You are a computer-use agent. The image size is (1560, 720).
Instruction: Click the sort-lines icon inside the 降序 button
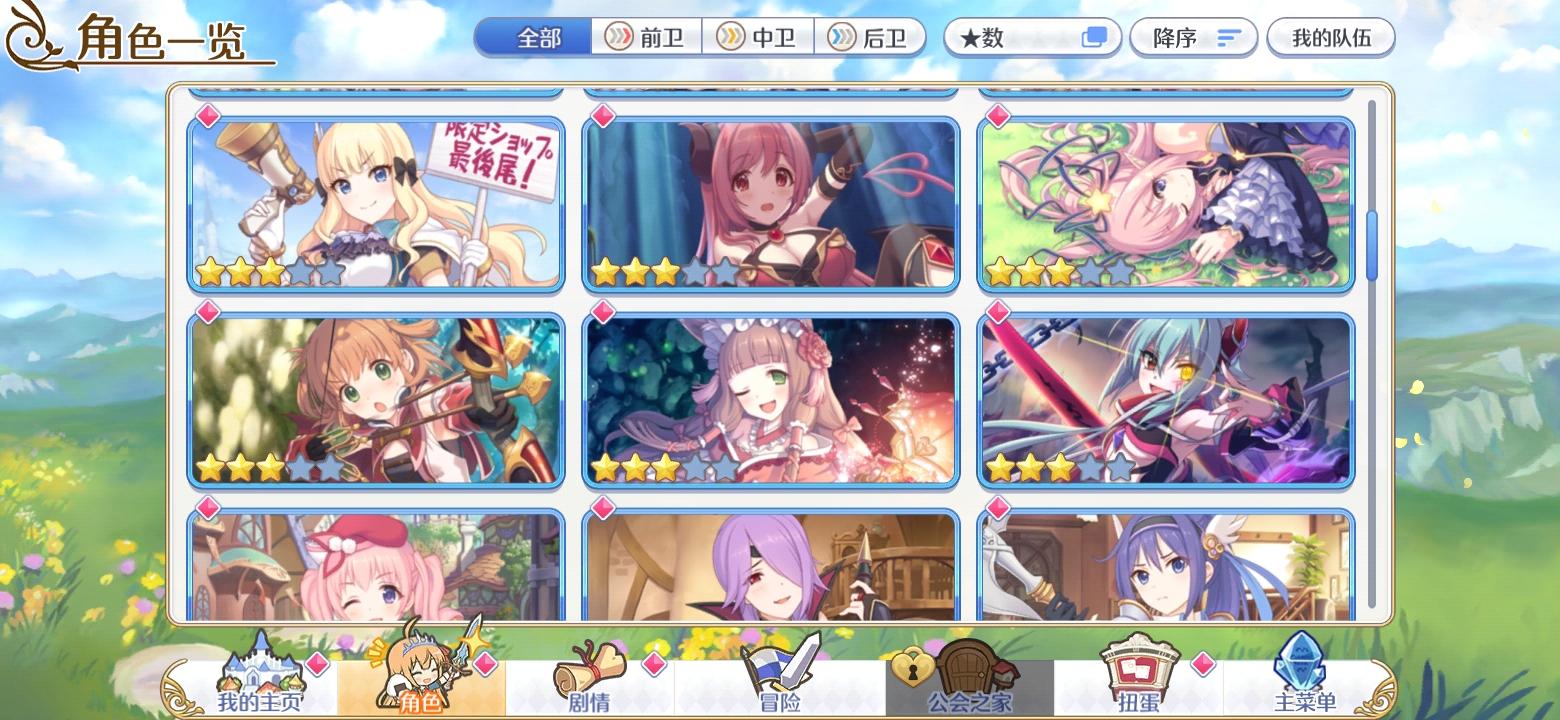click(1227, 36)
